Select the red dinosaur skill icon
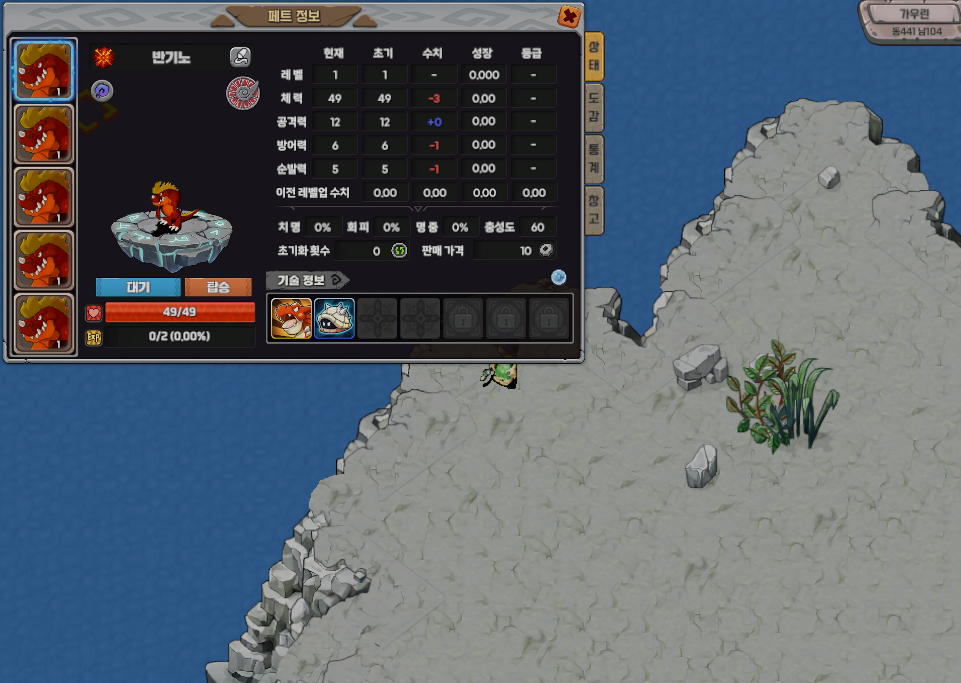 pyautogui.click(x=291, y=318)
